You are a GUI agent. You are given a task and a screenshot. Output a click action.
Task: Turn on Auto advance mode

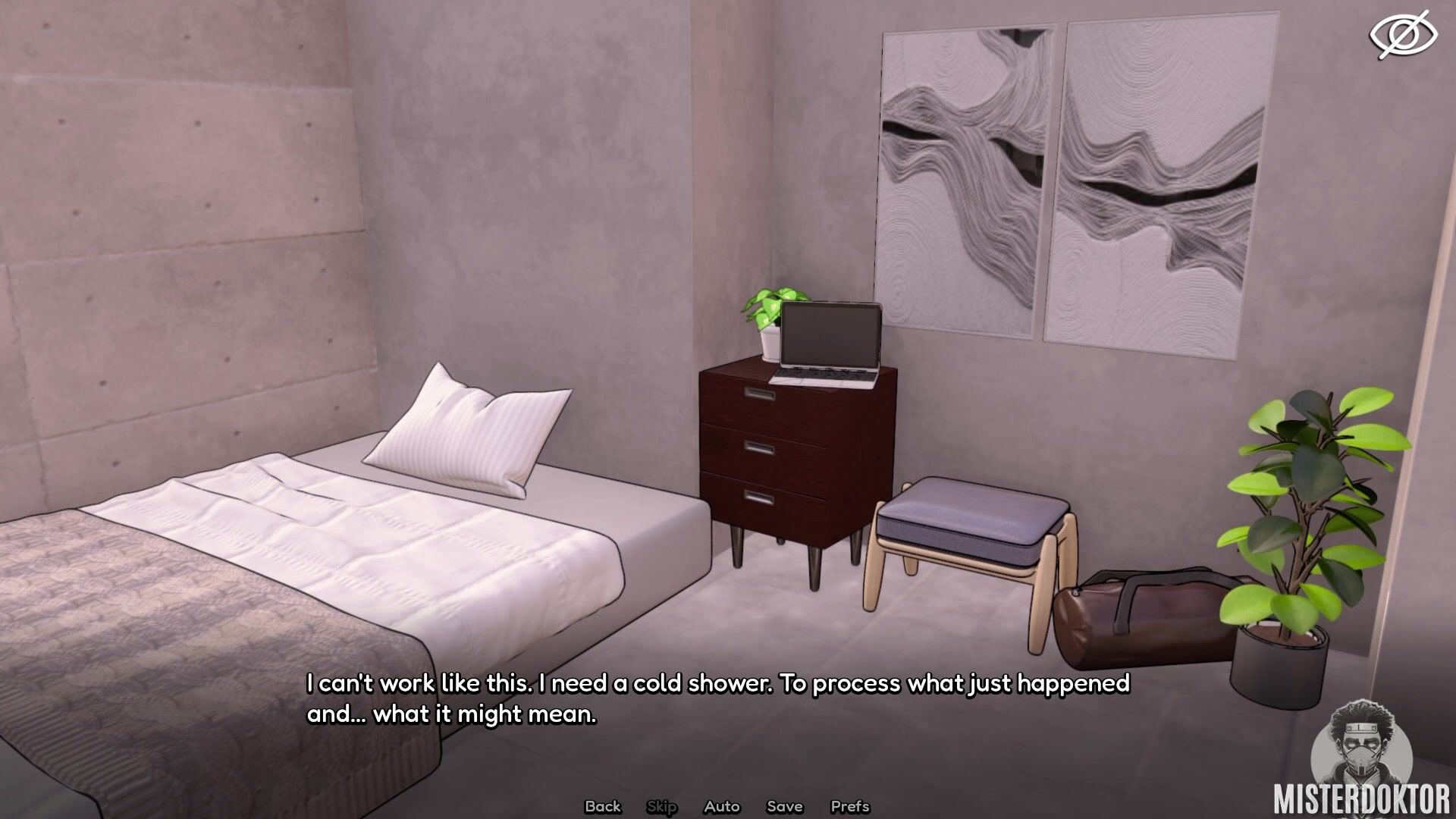click(x=721, y=806)
